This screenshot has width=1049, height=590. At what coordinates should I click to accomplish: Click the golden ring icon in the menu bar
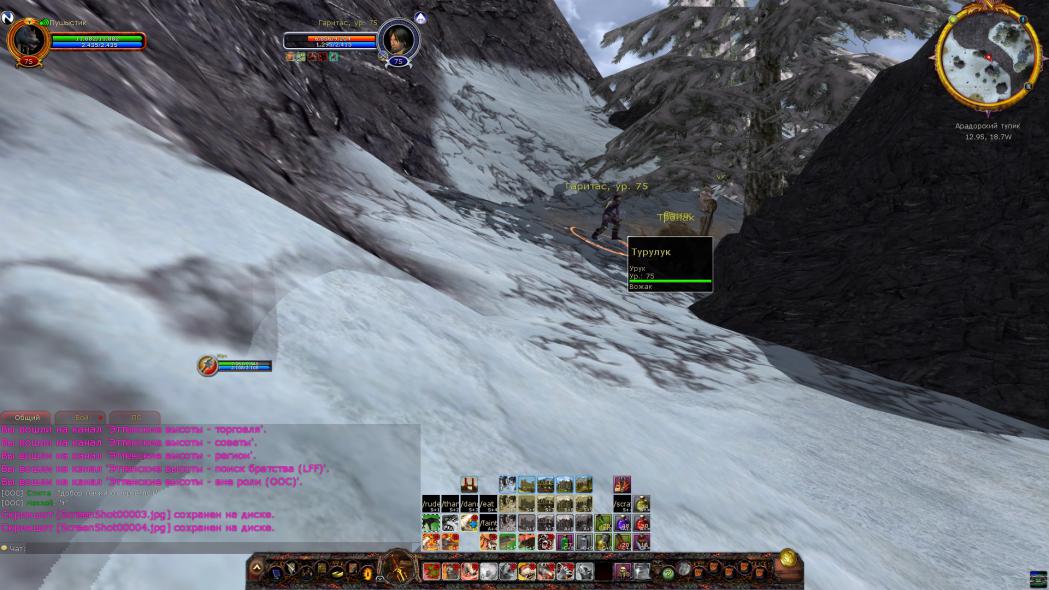pyautogui.click(x=367, y=572)
